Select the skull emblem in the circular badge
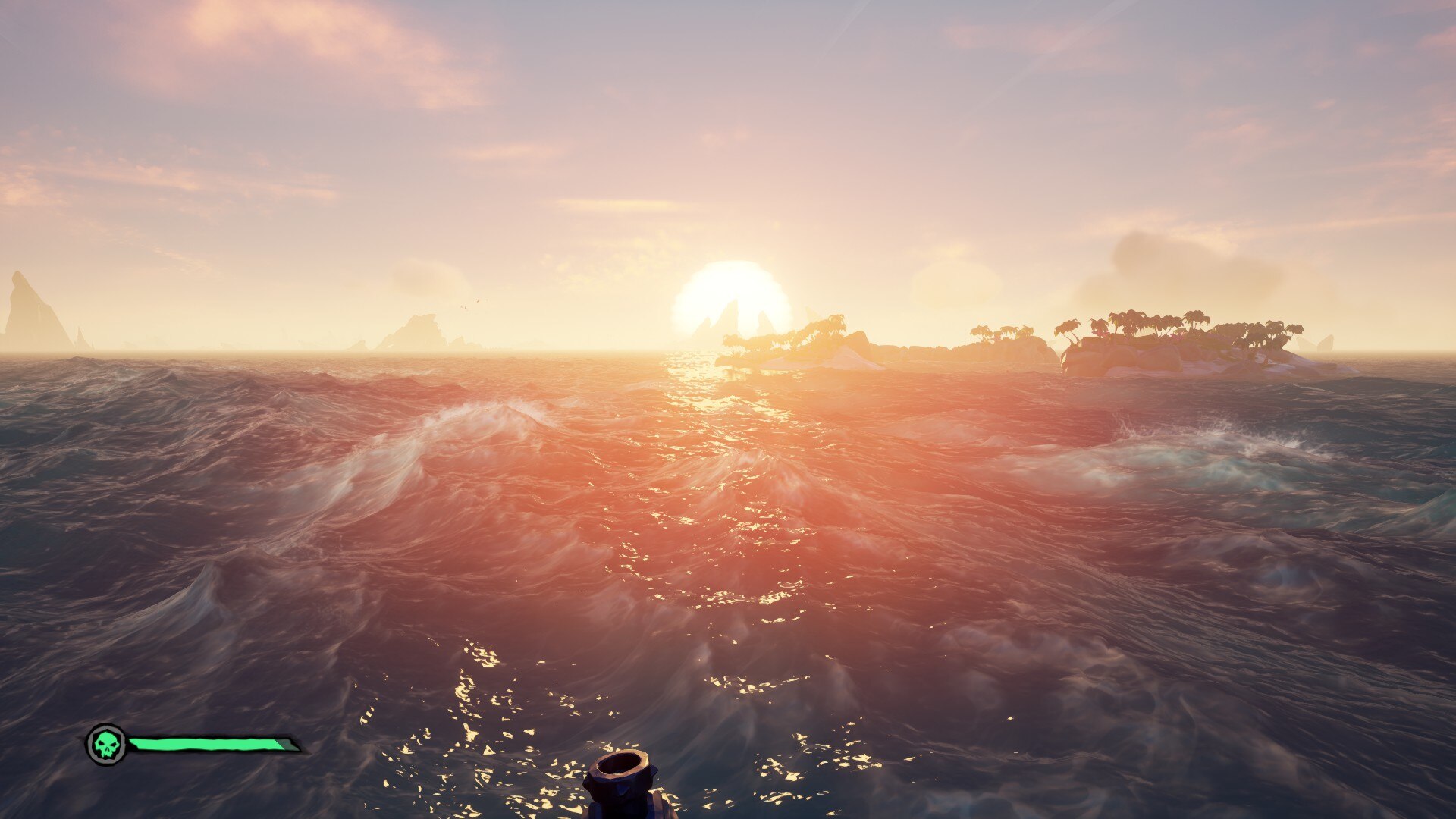 (x=106, y=744)
